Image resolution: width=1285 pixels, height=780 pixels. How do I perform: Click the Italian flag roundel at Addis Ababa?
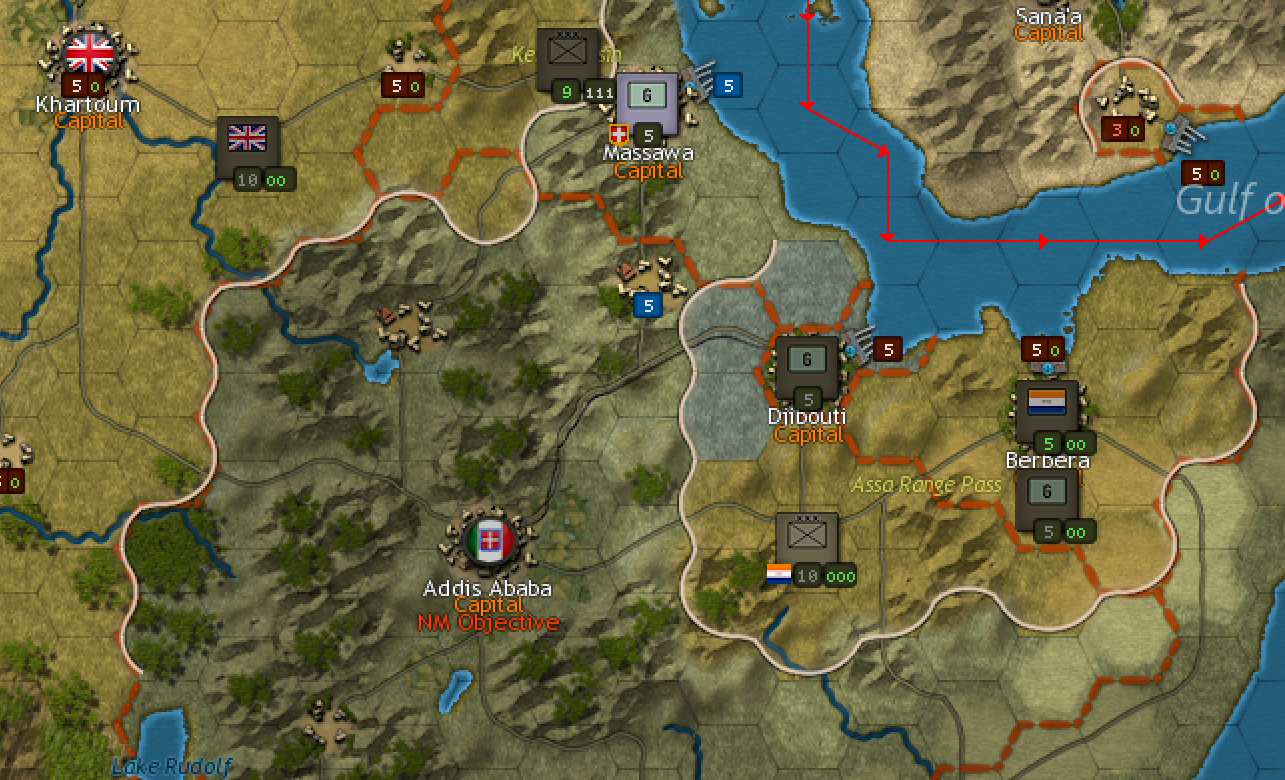click(x=488, y=540)
